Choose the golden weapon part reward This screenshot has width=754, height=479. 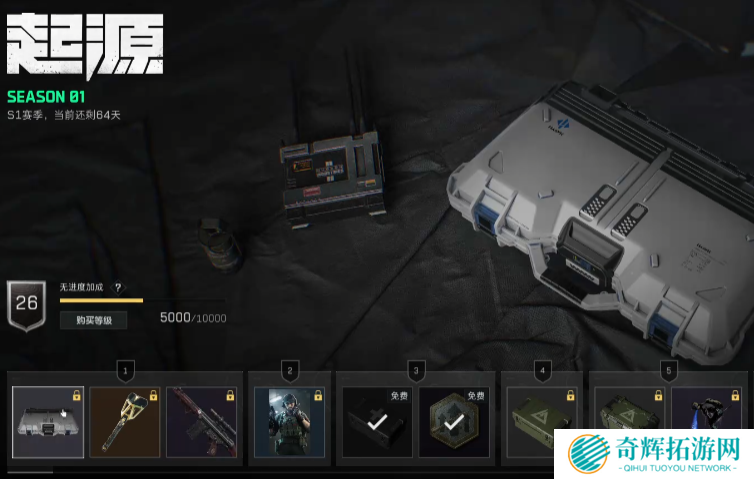point(125,422)
